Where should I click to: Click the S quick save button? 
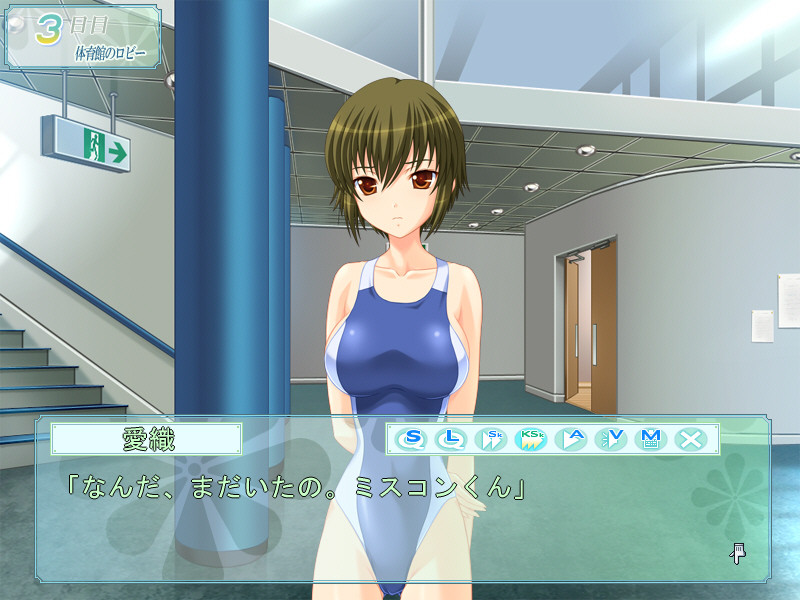tap(412, 438)
